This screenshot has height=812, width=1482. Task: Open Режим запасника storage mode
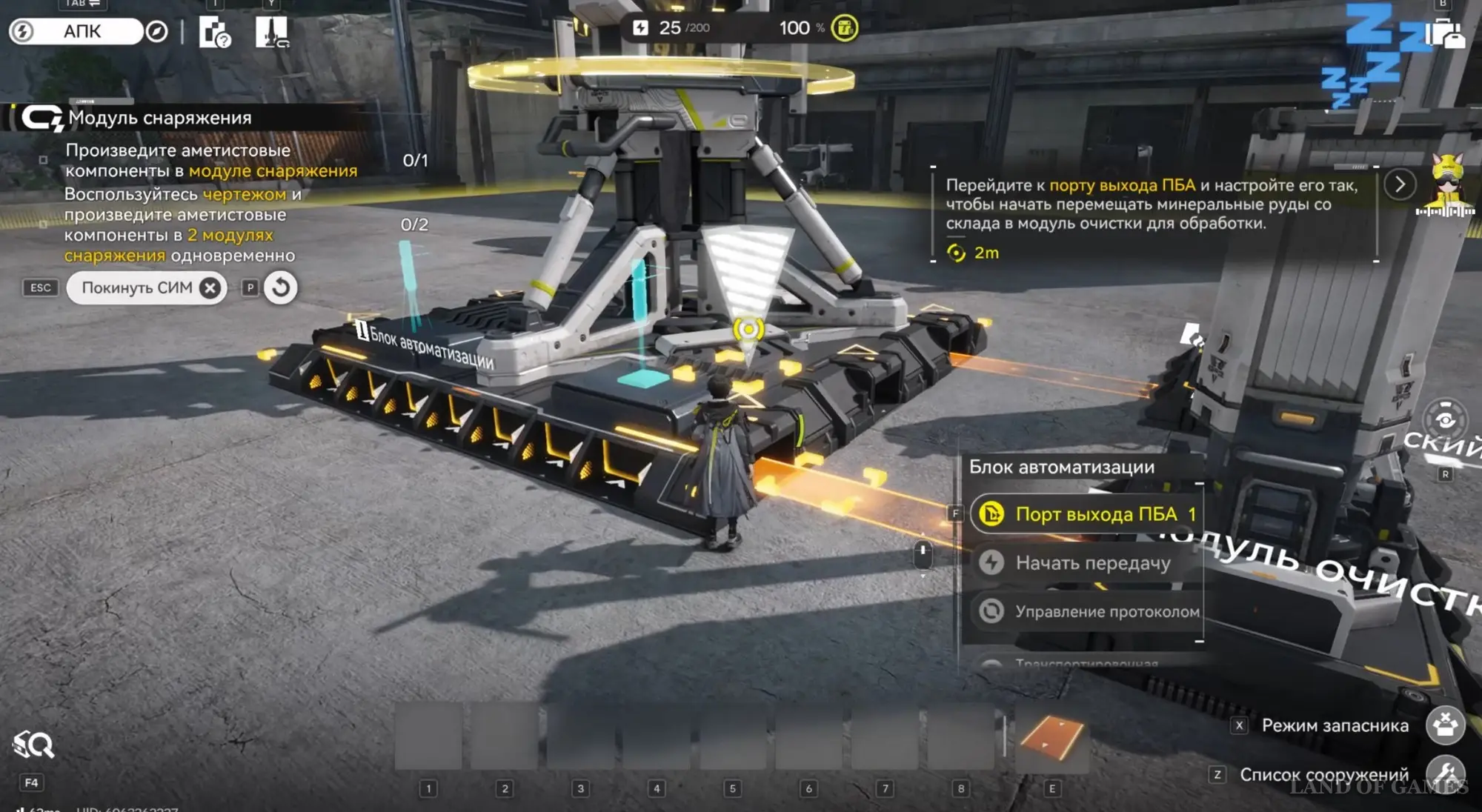click(1445, 725)
